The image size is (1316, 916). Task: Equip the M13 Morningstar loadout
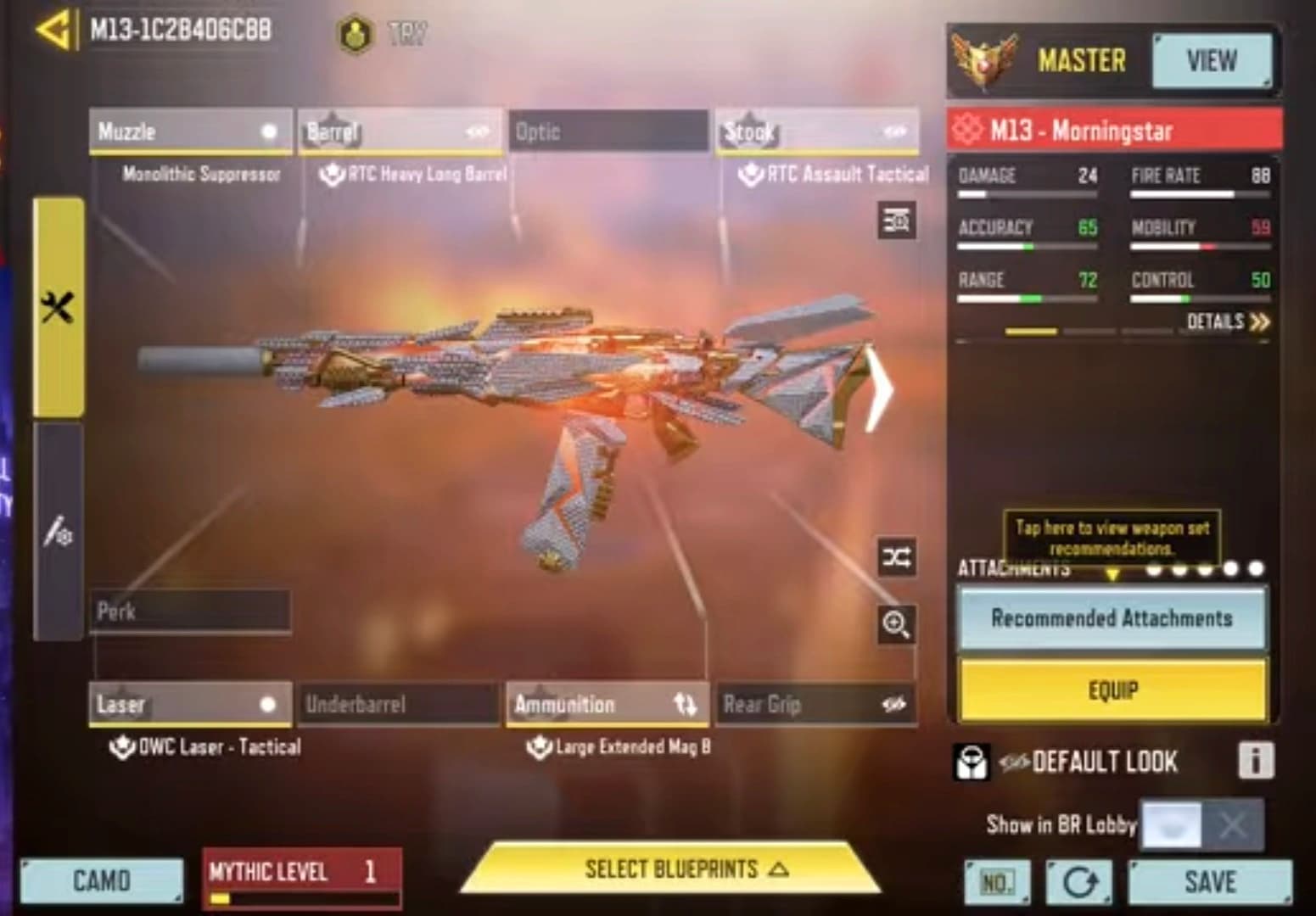[1112, 690]
